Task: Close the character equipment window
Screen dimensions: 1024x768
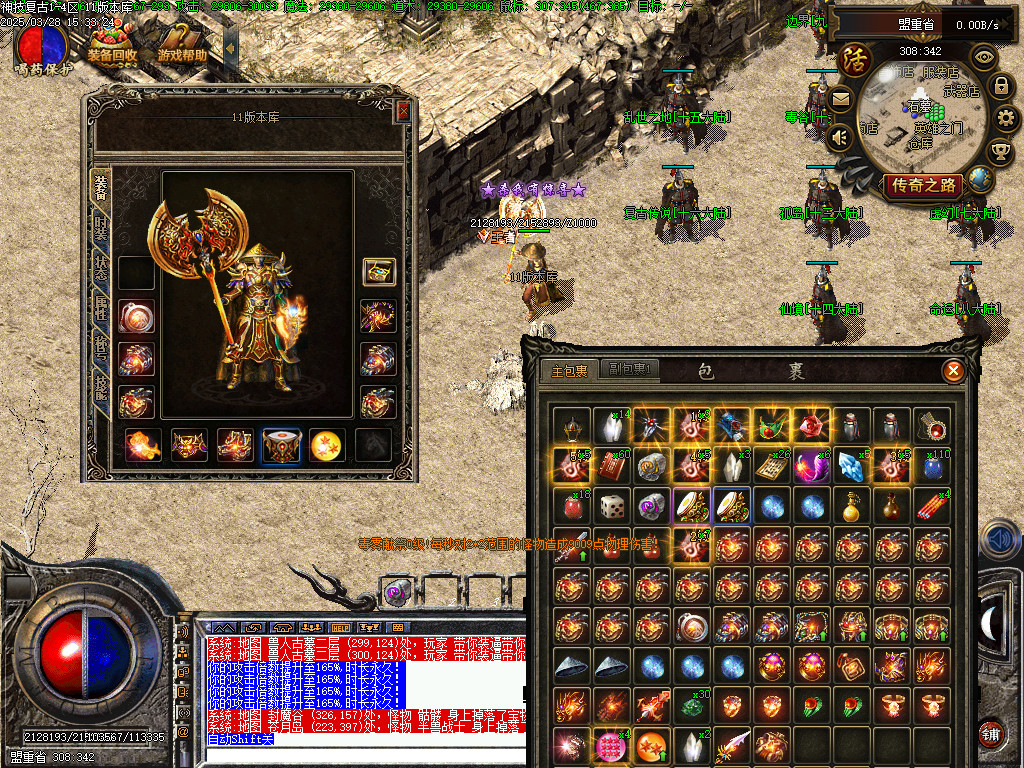Action: coord(403,111)
